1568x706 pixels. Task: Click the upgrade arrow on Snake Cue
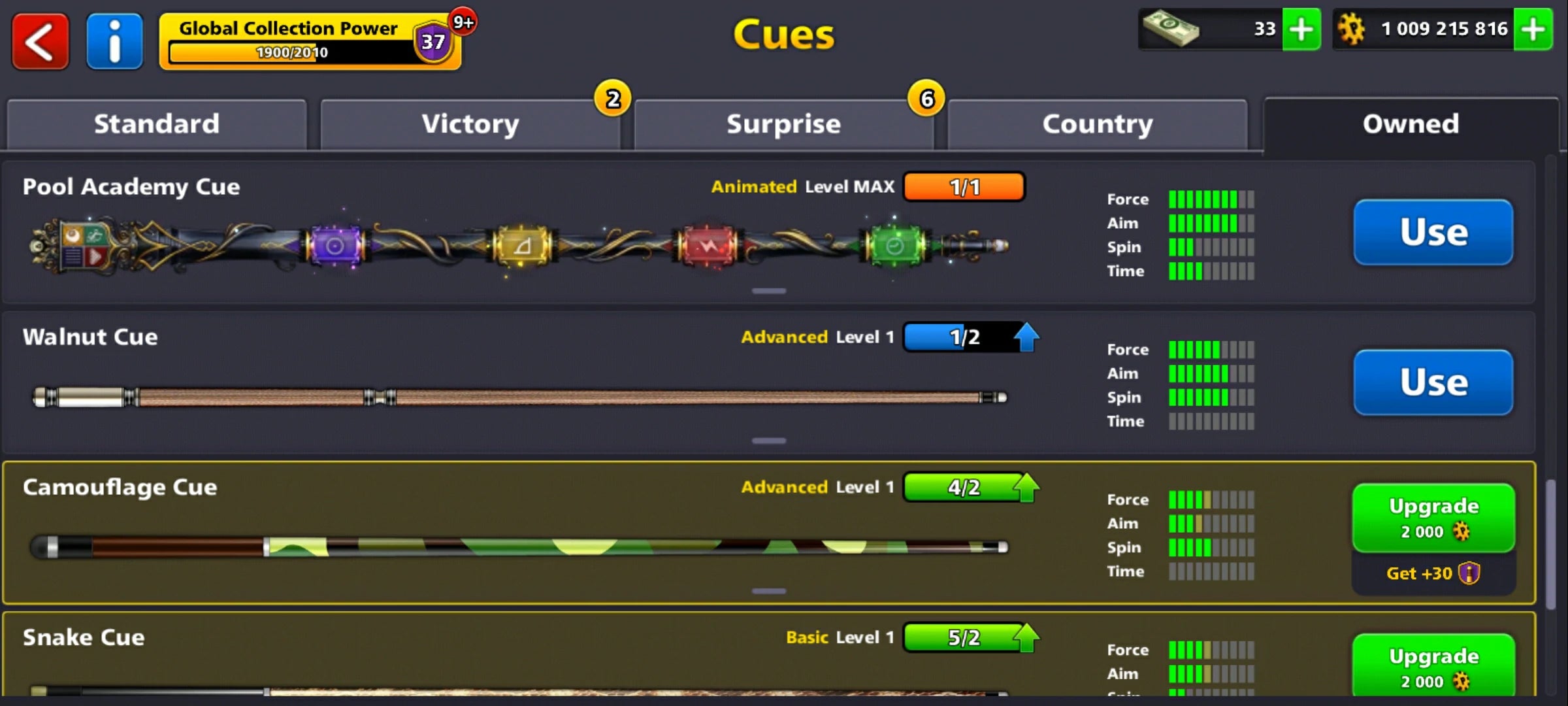tap(1026, 637)
